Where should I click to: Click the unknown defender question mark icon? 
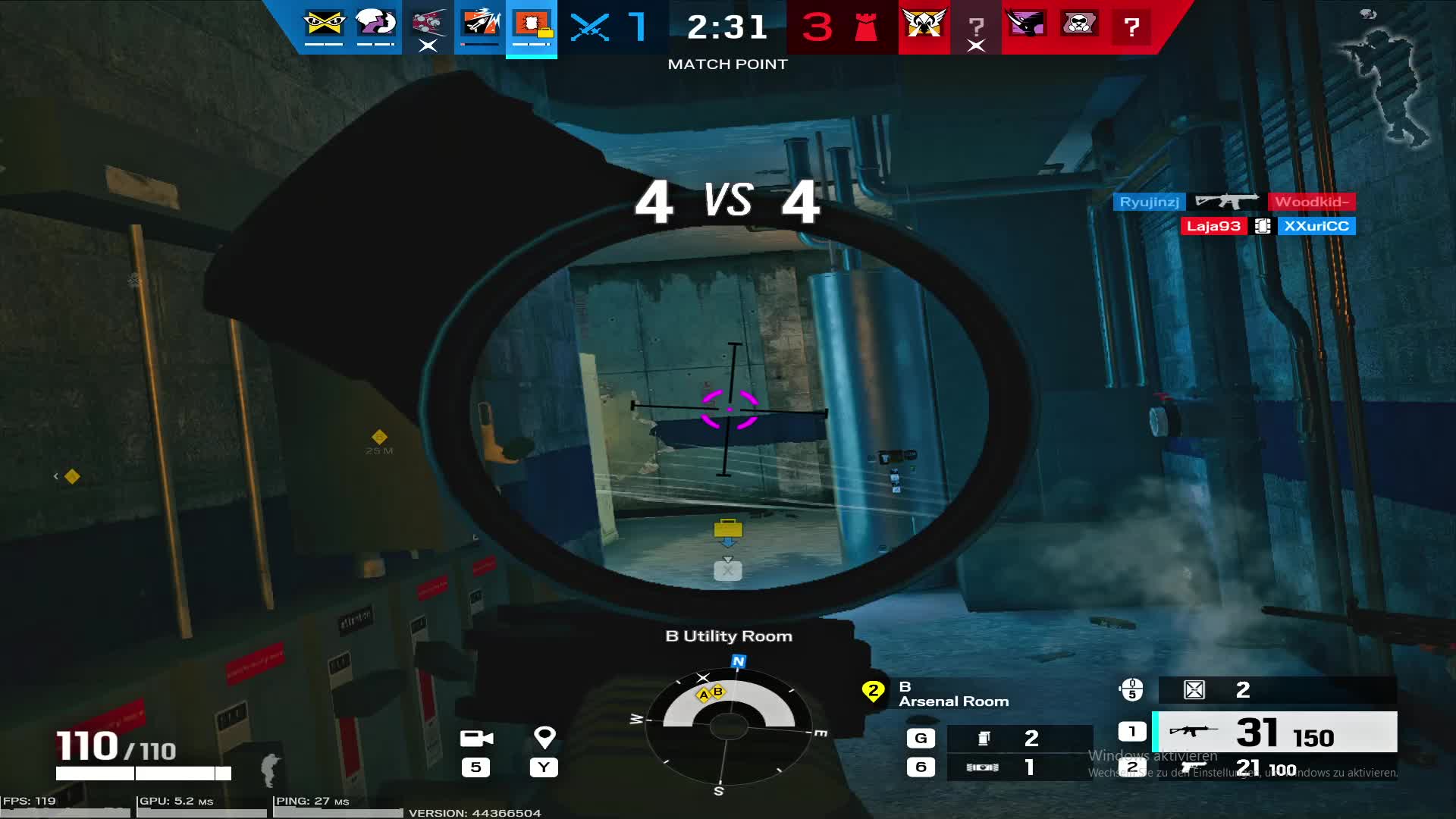coord(1132,29)
